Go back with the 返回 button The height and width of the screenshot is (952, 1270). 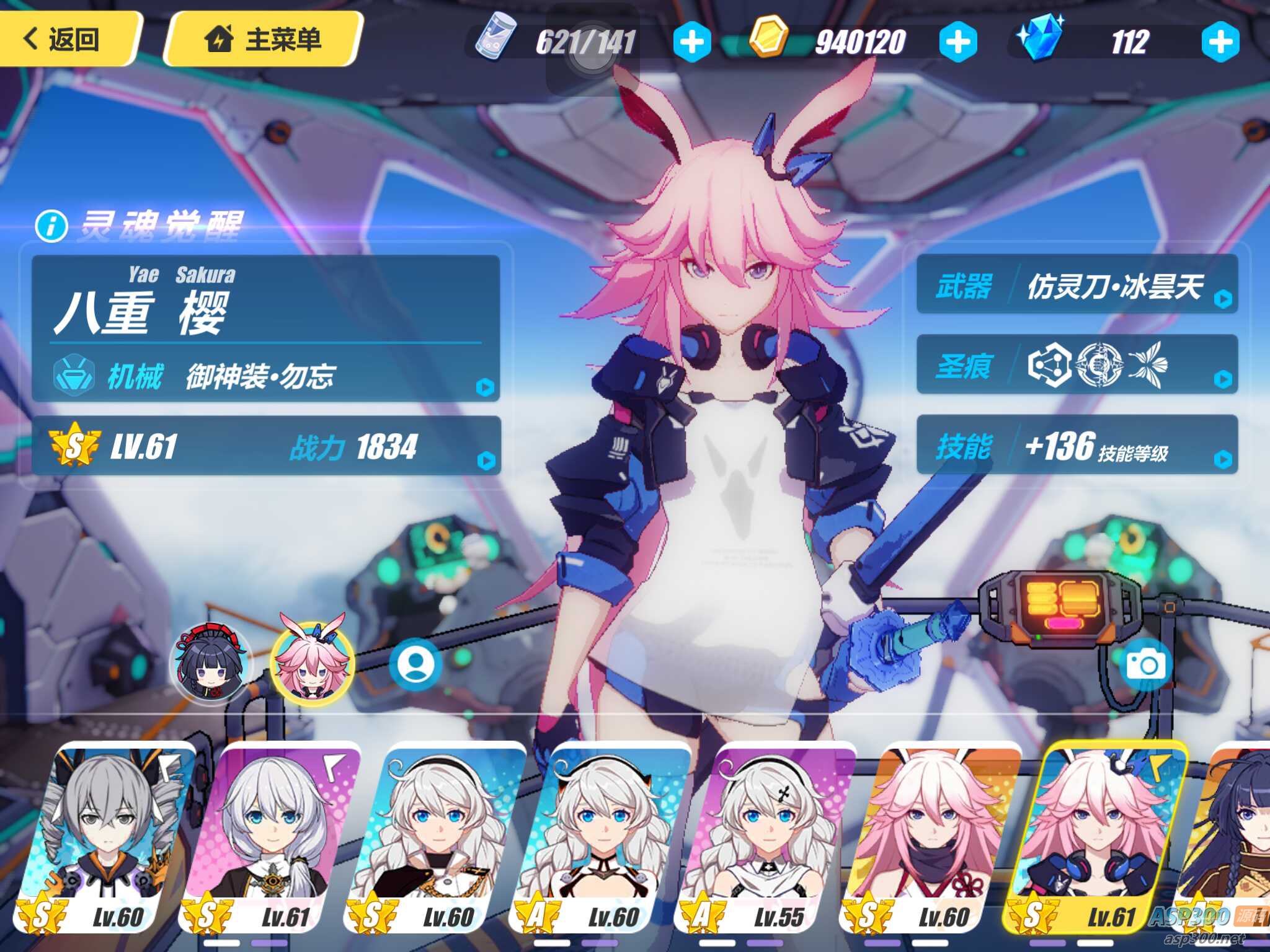tap(64, 38)
